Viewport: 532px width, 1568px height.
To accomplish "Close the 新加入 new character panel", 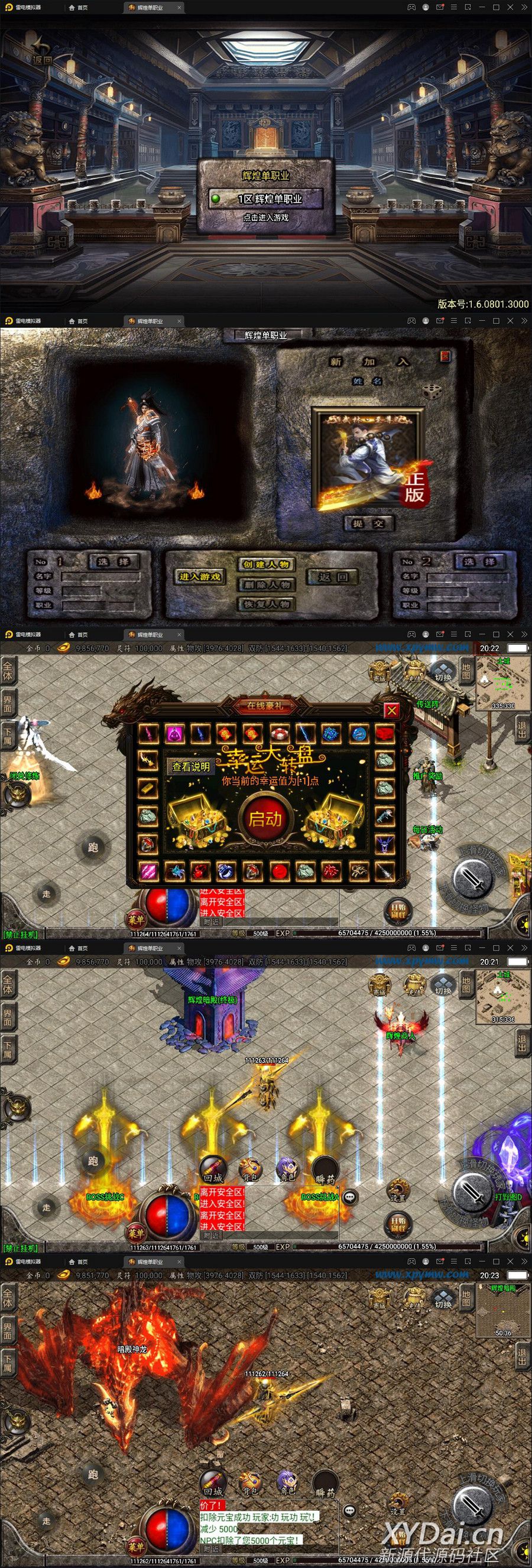I will [x=445, y=356].
